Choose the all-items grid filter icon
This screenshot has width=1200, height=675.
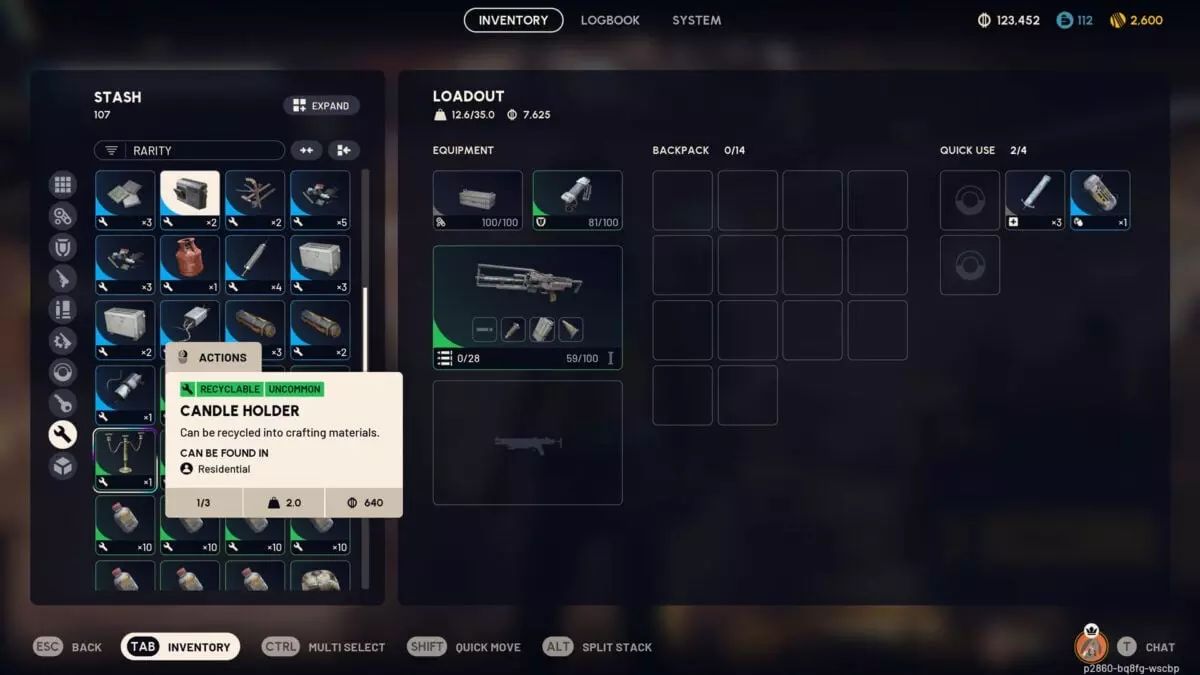[x=63, y=184]
